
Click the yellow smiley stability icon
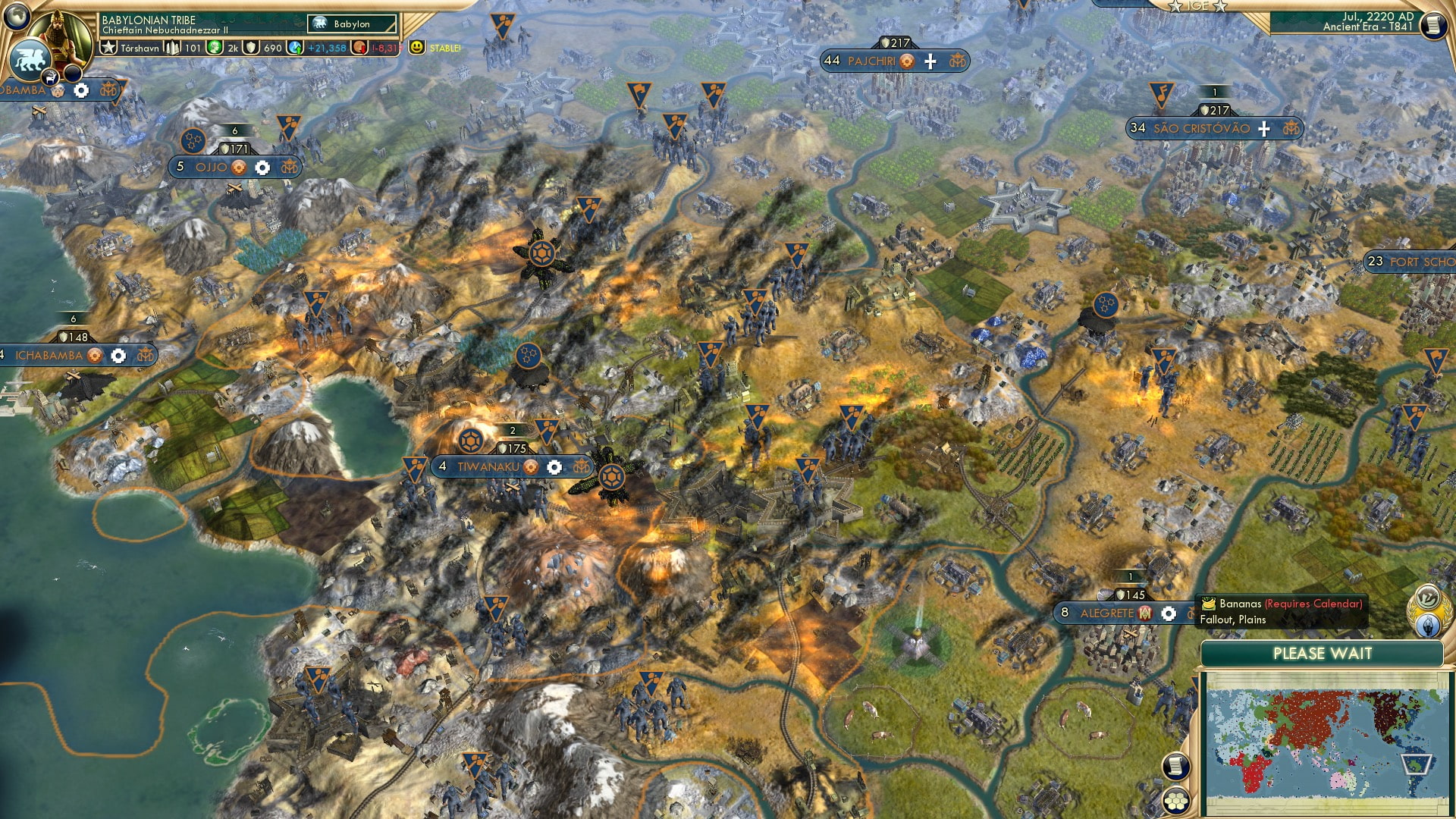click(x=416, y=47)
